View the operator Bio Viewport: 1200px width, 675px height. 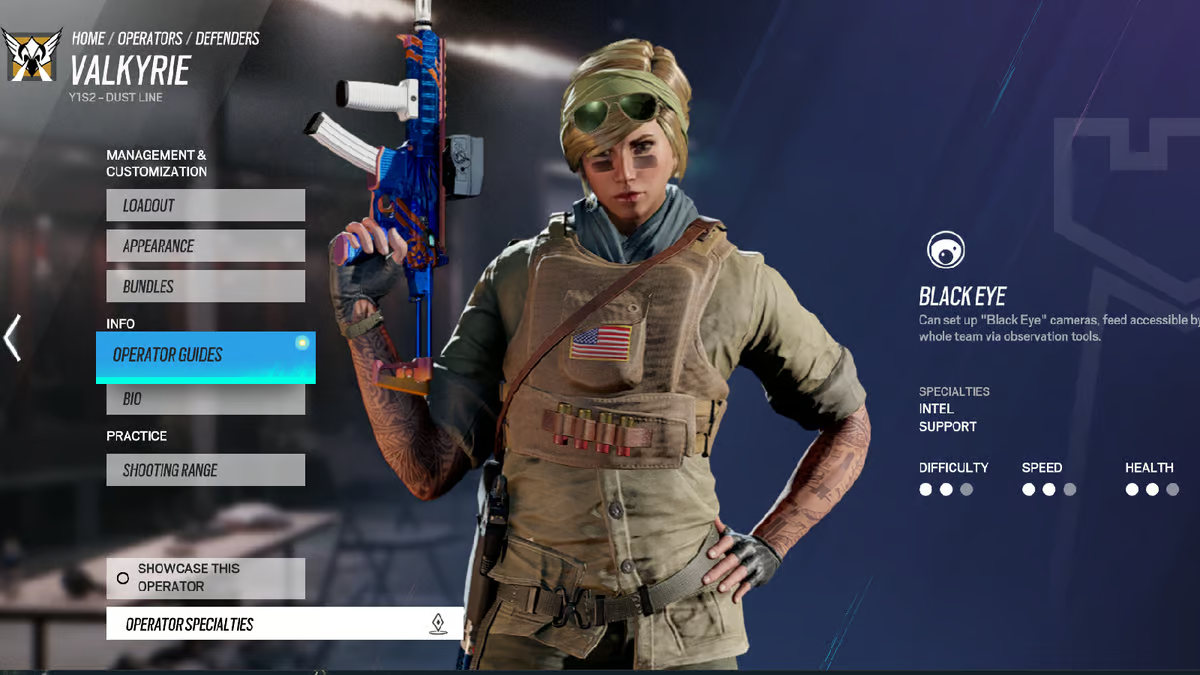[x=205, y=399]
